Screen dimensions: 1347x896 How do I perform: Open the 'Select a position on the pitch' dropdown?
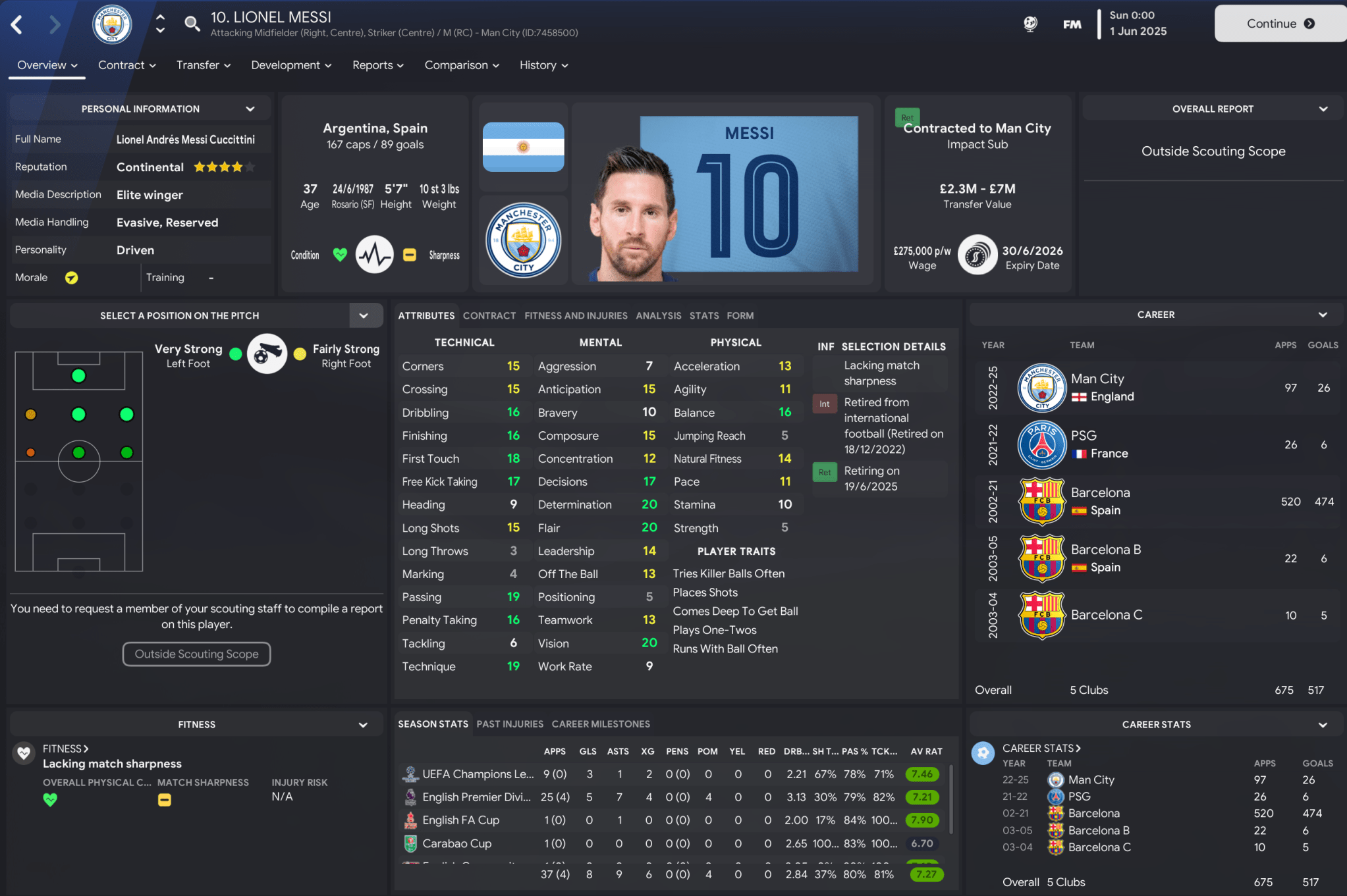(365, 315)
